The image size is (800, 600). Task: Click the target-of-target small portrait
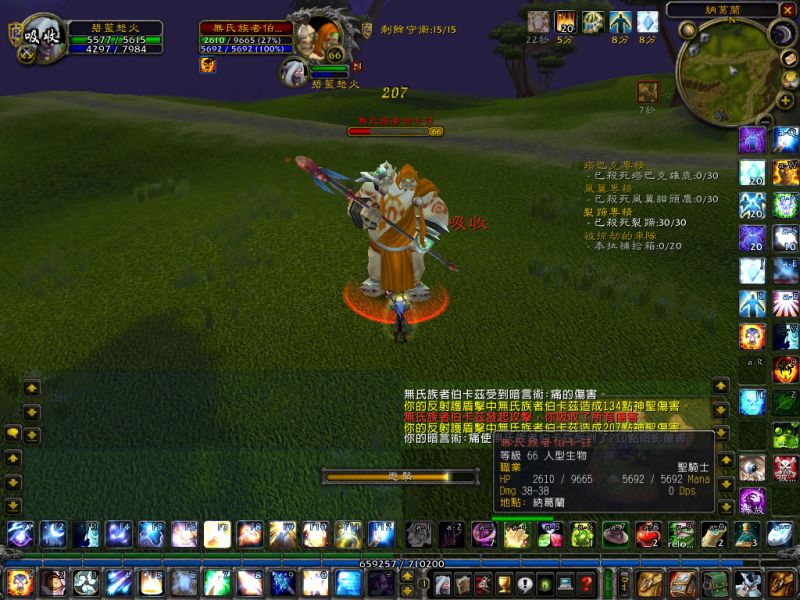[x=294, y=72]
